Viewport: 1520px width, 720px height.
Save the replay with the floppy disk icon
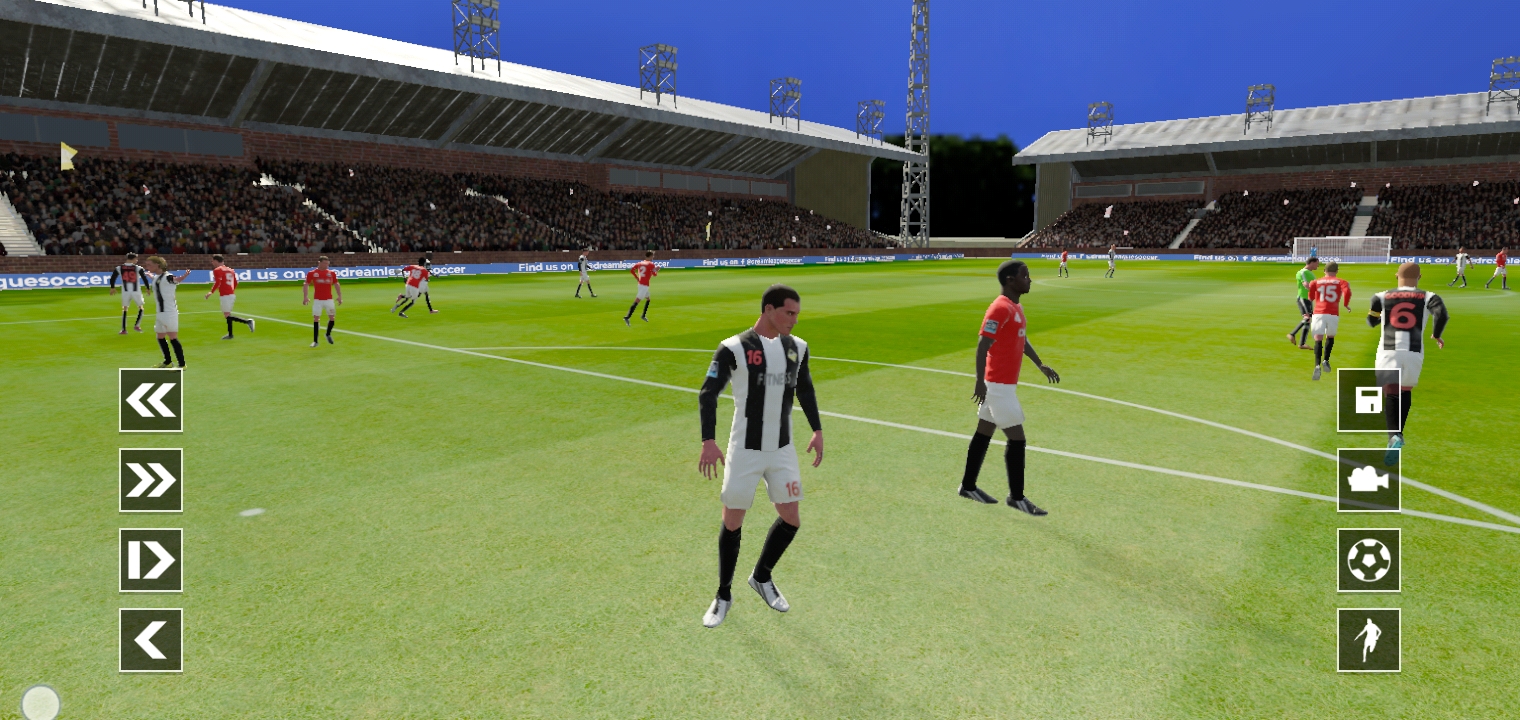[1368, 400]
